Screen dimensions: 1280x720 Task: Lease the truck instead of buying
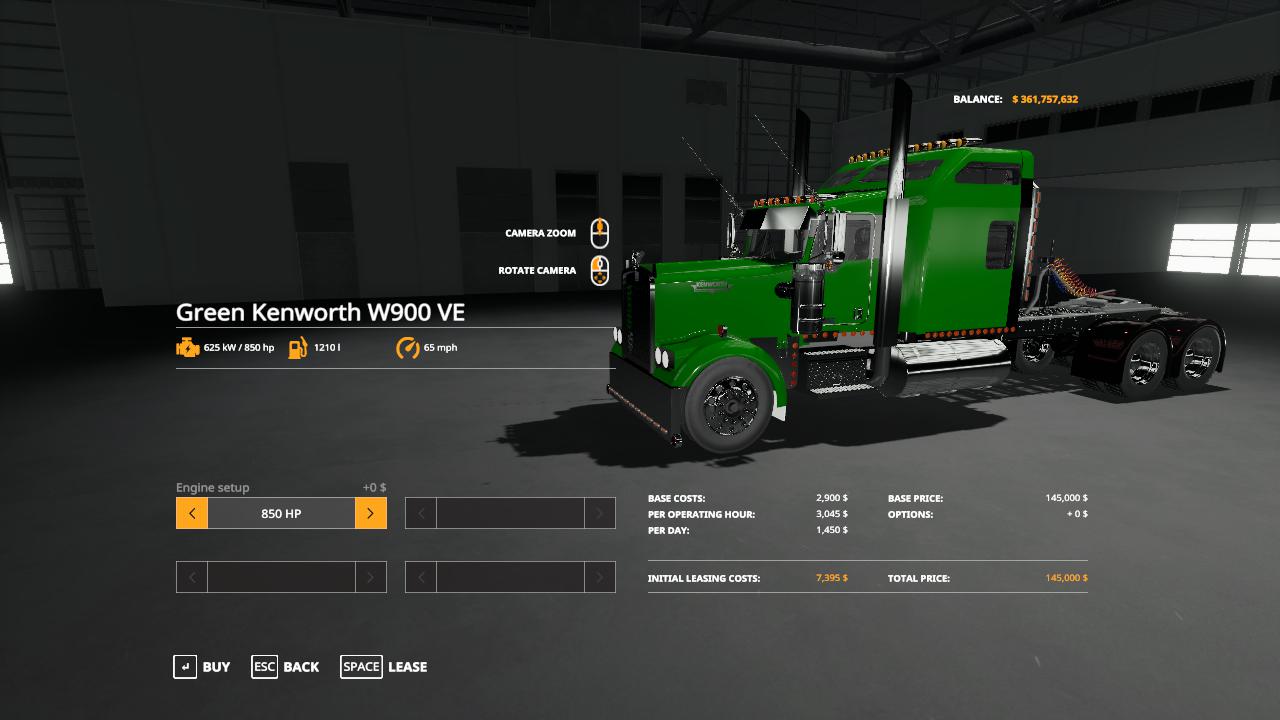coord(384,667)
